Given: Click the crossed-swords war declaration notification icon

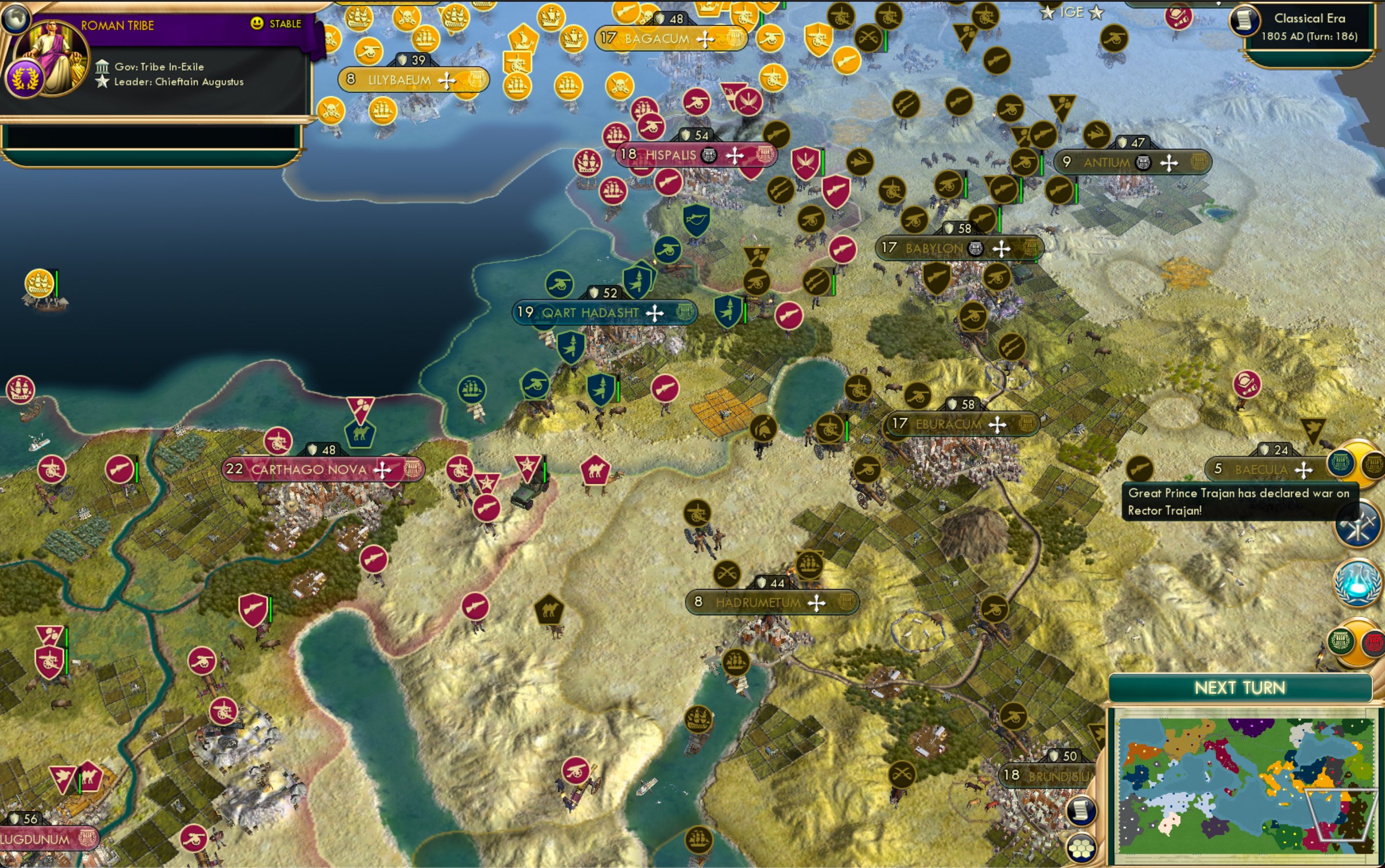Looking at the screenshot, I should [1357, 524].
